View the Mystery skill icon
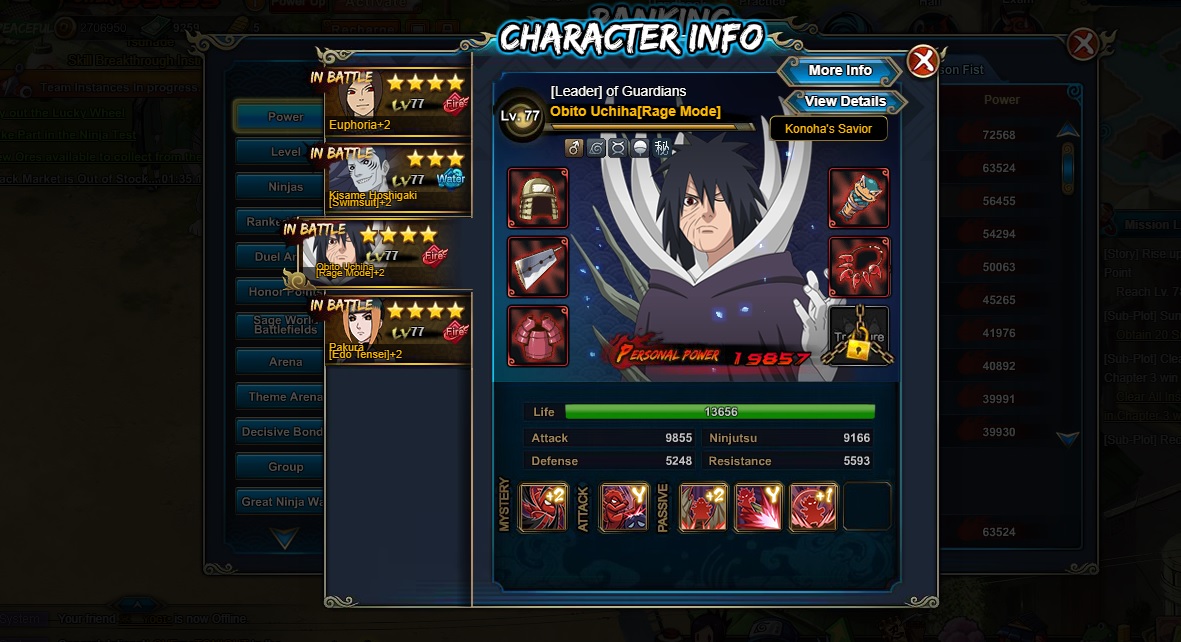 [x=543, y=507]
